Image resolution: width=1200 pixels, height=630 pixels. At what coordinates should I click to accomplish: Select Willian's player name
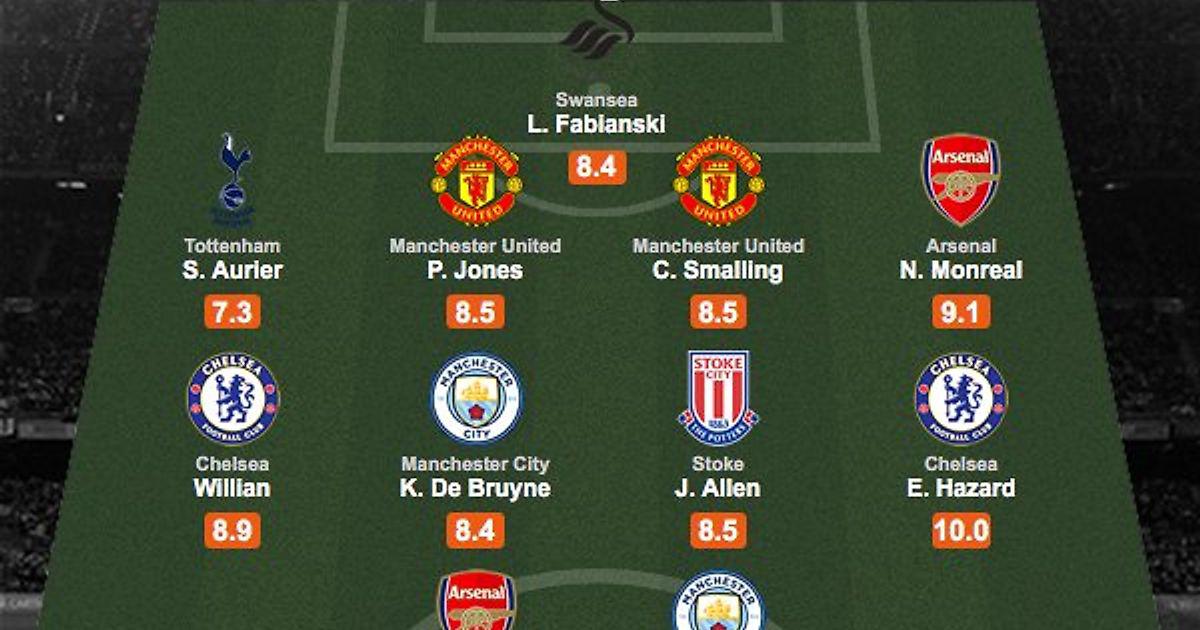[x=233, y=489]
